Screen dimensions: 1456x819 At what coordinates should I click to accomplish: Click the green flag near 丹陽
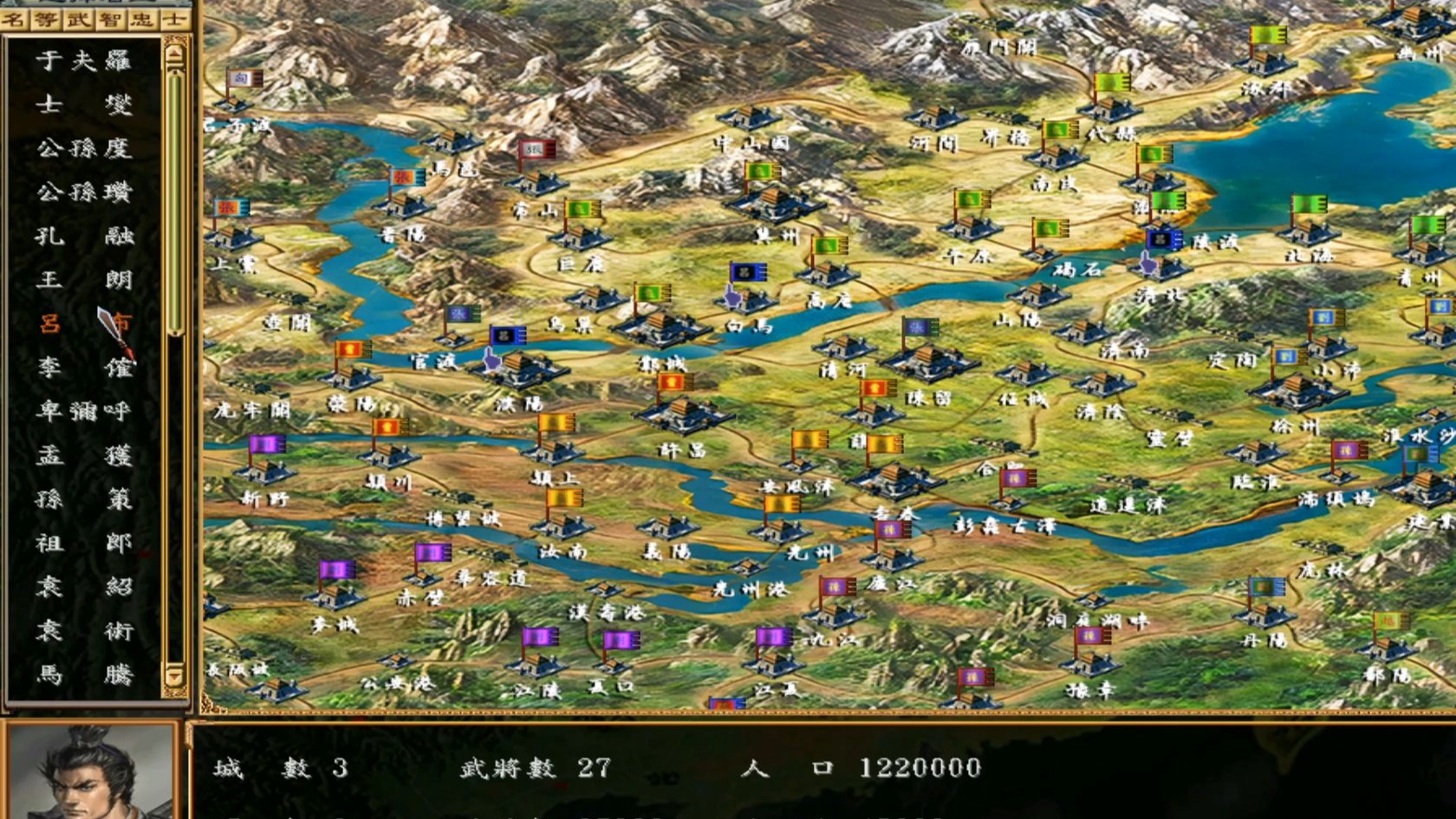(1267, 587)
